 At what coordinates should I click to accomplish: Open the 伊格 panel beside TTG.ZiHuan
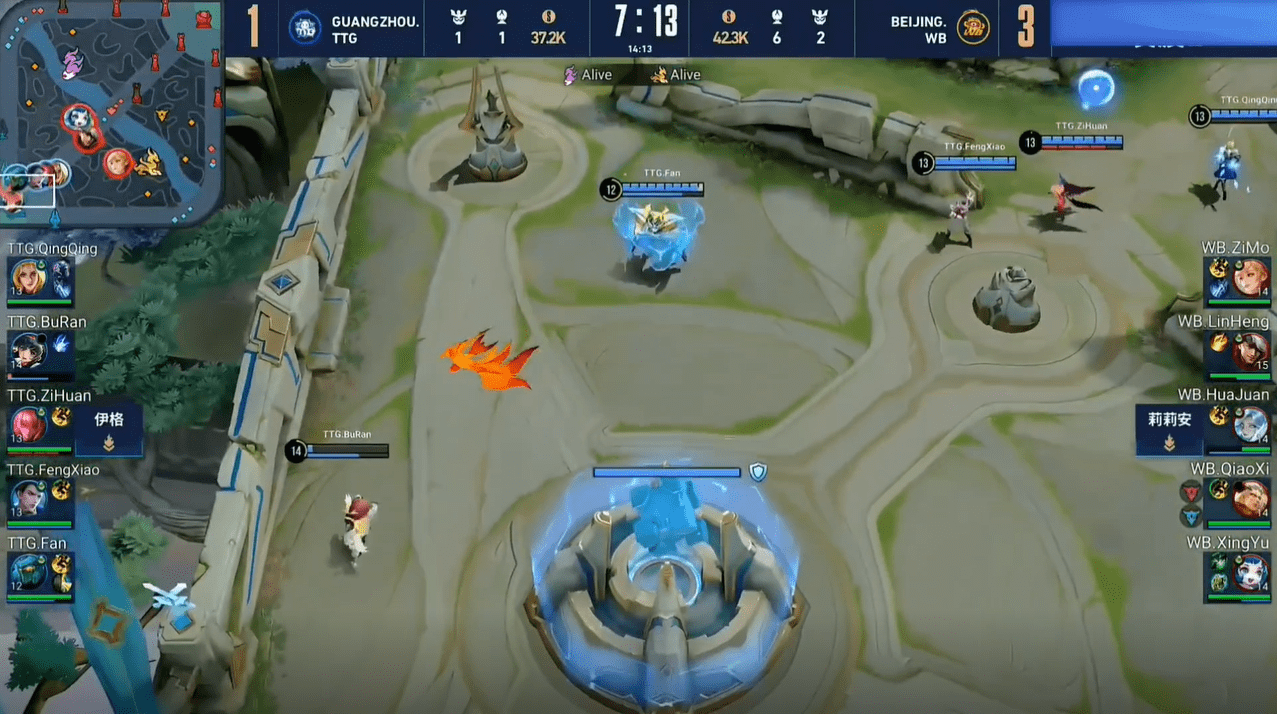click(108, 430)
